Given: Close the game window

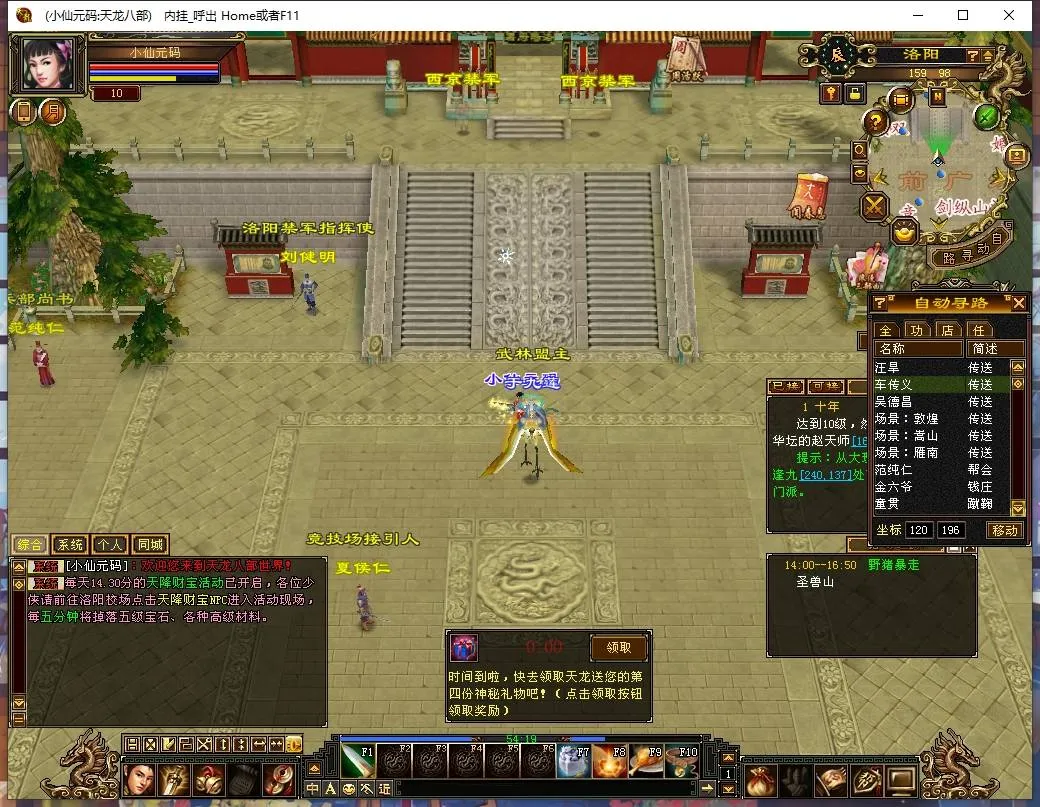Looking at the screenshot, I should click(x=1009, y=15).
